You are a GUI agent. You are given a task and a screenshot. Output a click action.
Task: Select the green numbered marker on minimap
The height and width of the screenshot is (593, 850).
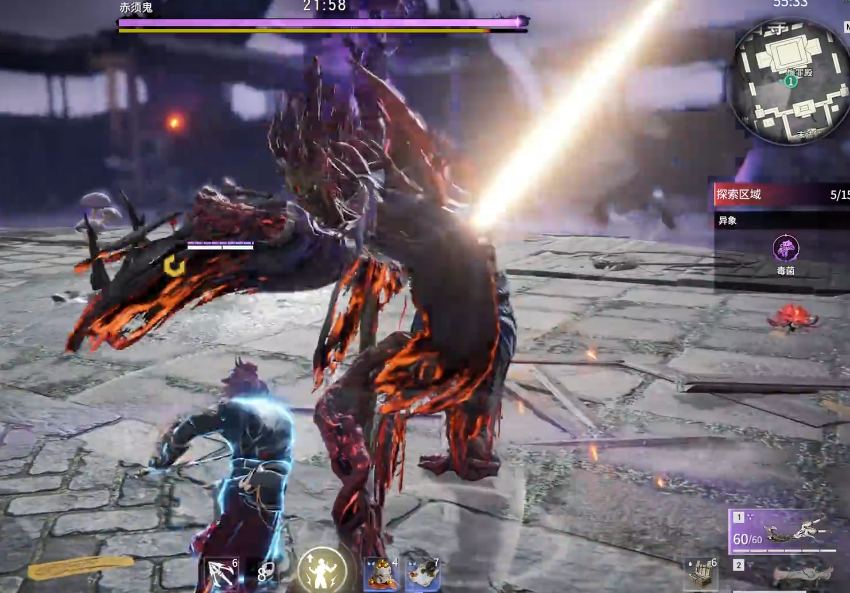click(791, 82)
